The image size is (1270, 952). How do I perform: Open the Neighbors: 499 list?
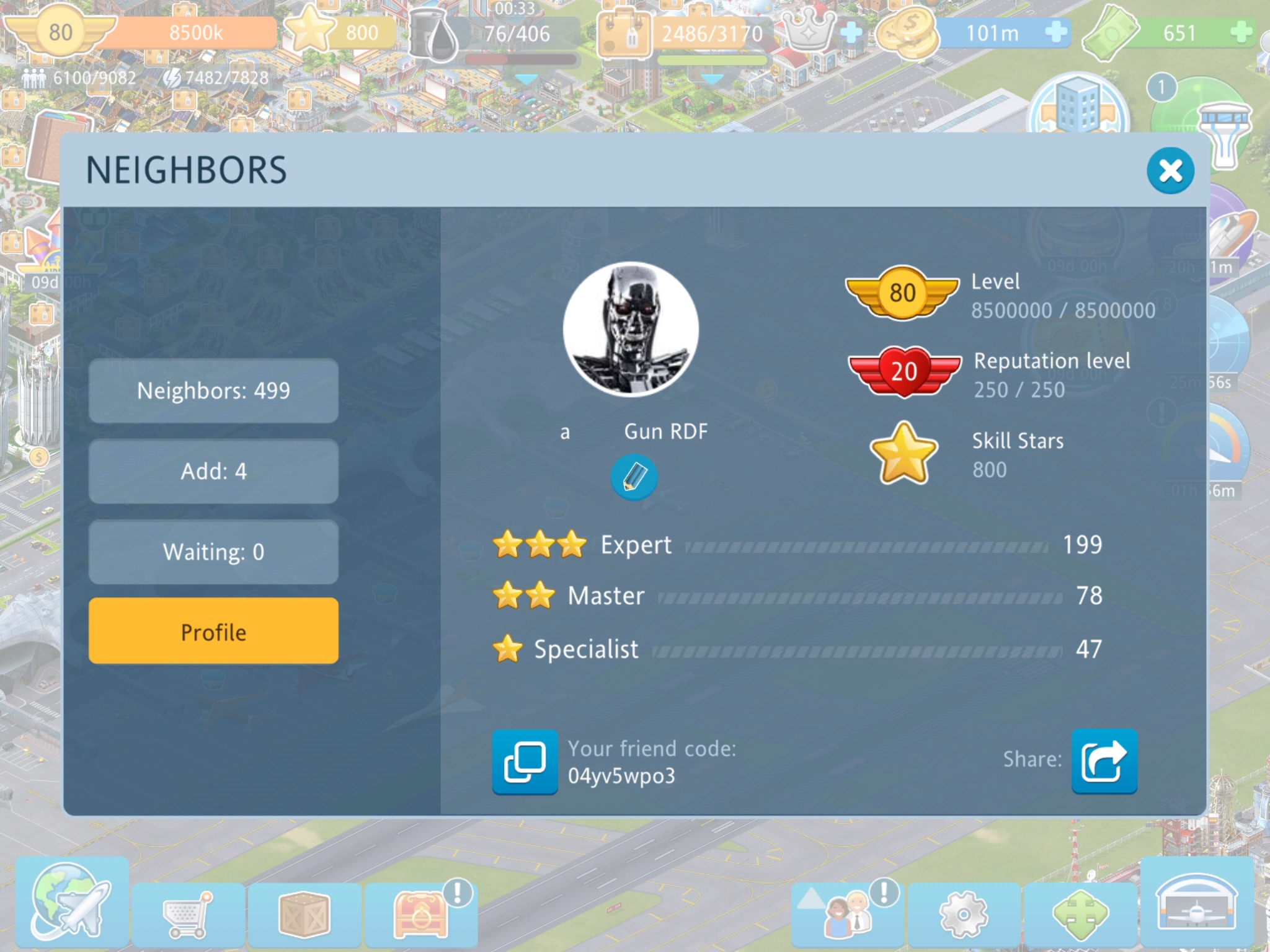(x=213, y=391)
